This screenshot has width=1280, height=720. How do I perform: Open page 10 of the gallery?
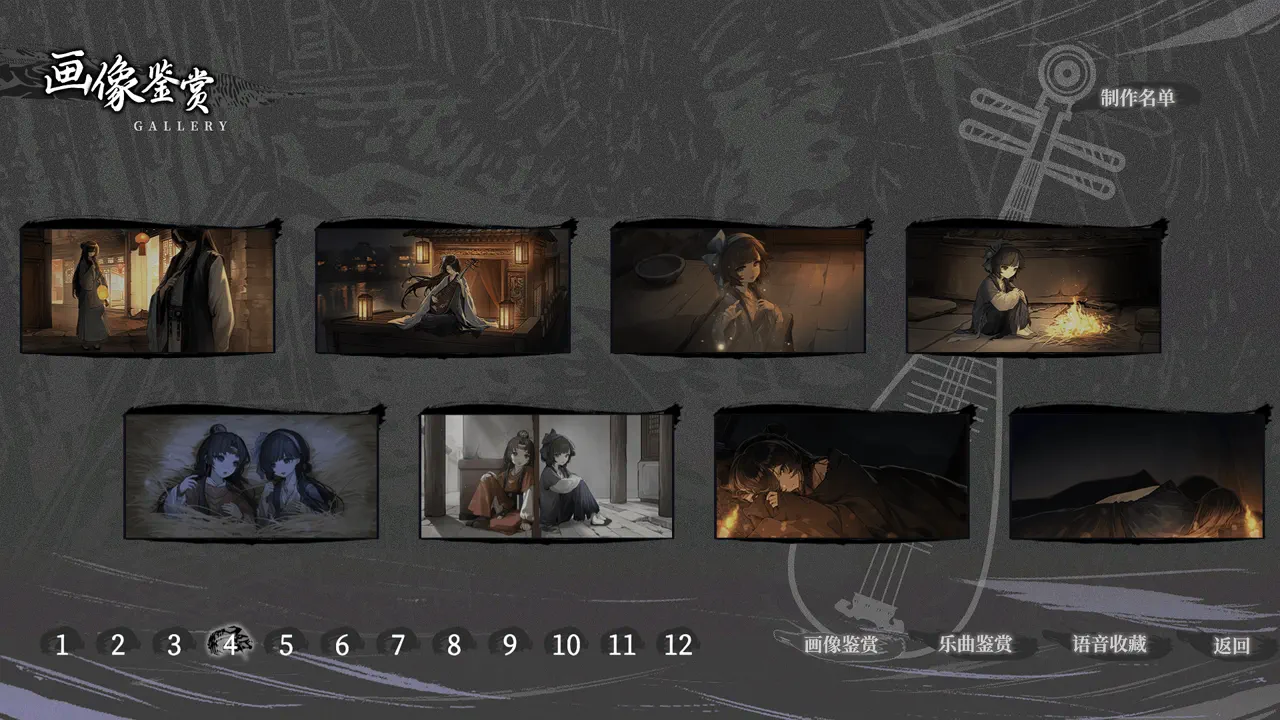click(566, 646)
